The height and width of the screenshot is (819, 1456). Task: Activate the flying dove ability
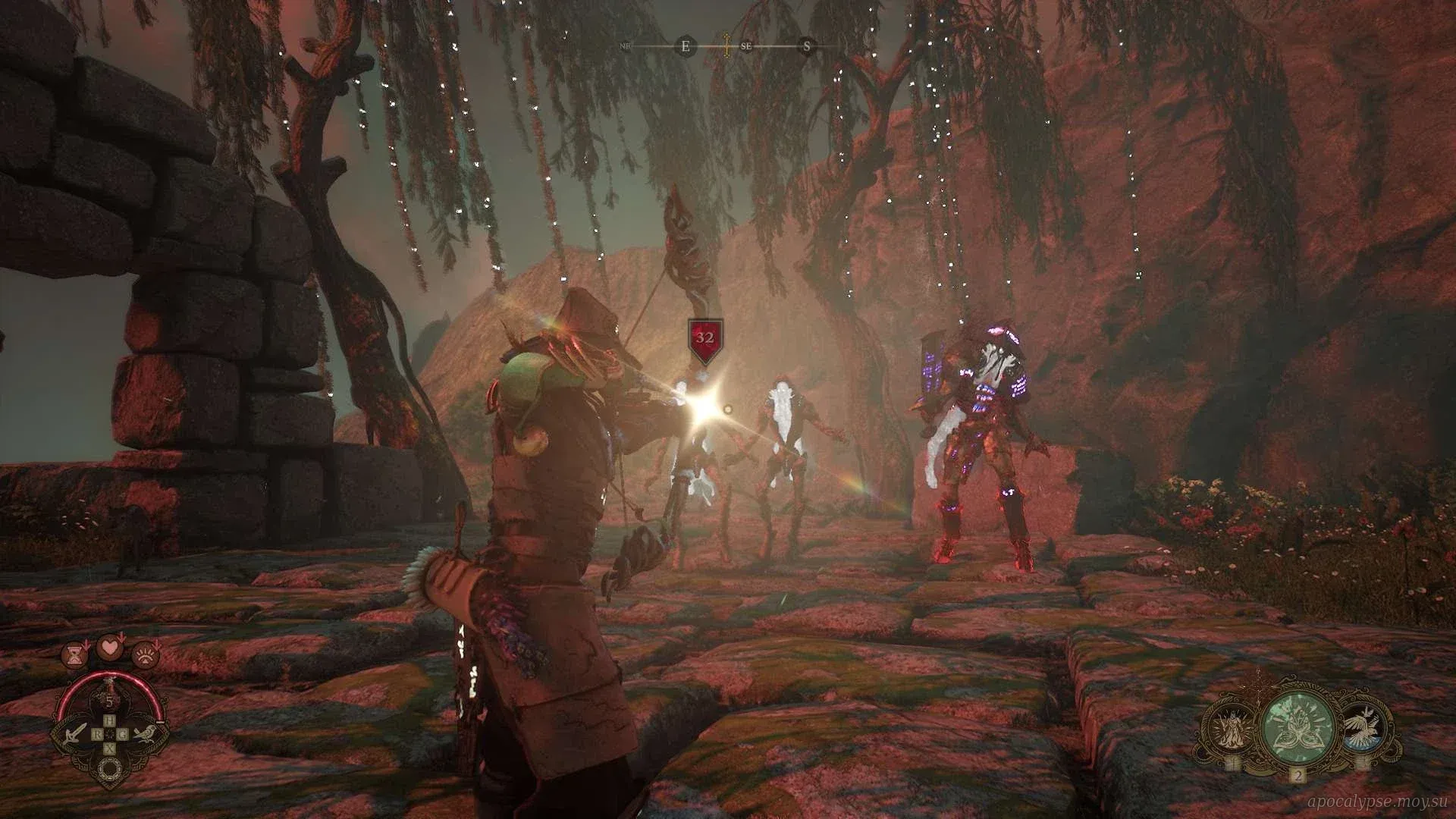point(1365,730)
